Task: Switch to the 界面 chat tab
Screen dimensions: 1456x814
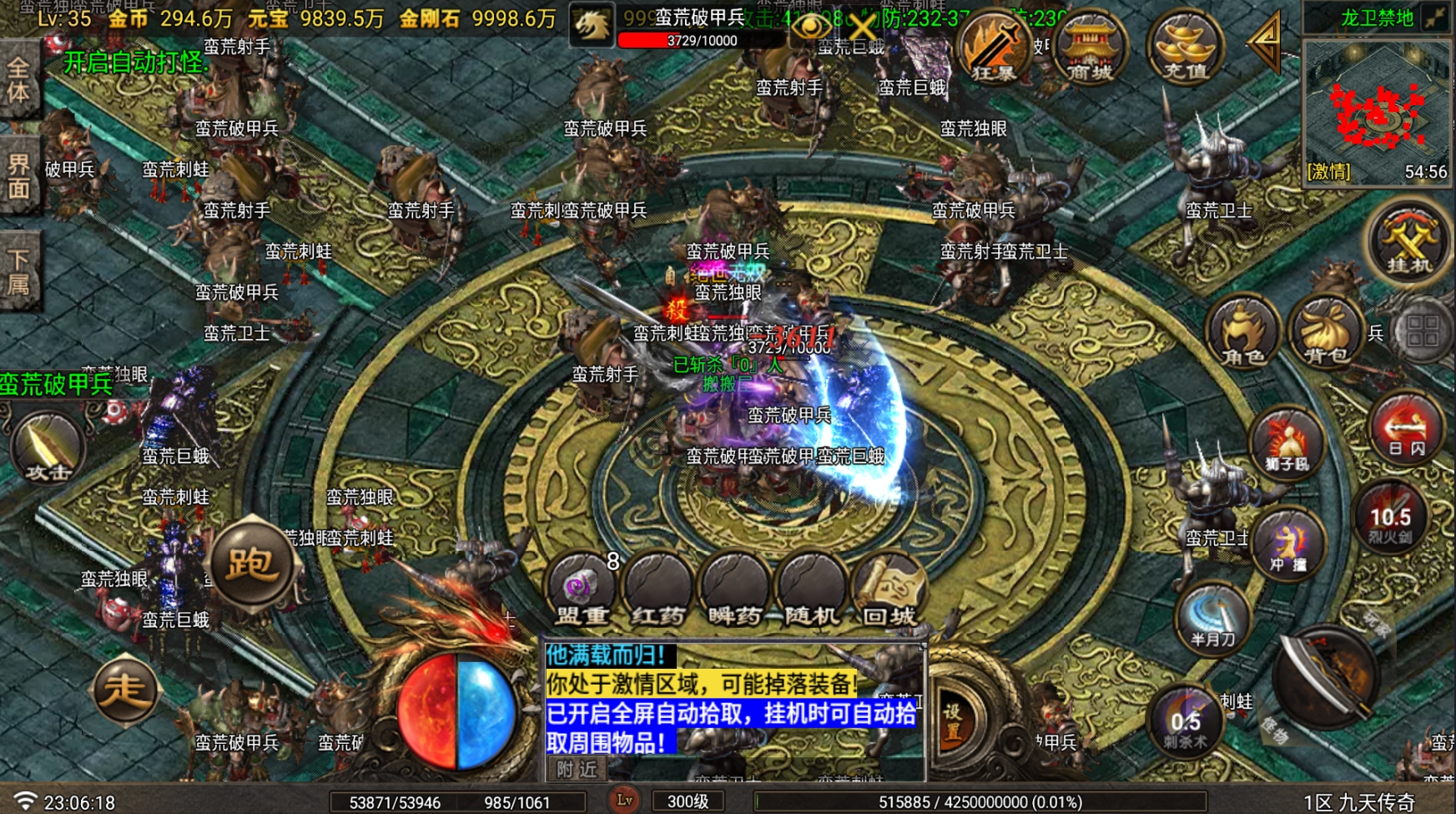Action: 20,174
